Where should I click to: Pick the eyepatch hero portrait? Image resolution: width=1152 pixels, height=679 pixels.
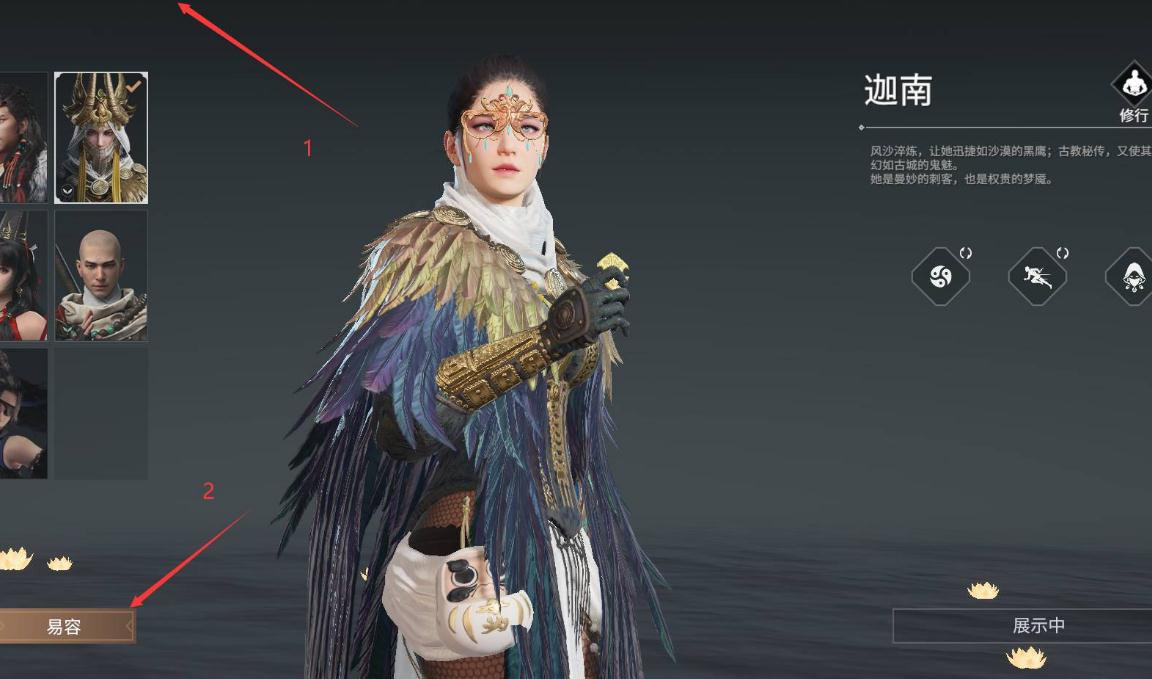point(22,413)
